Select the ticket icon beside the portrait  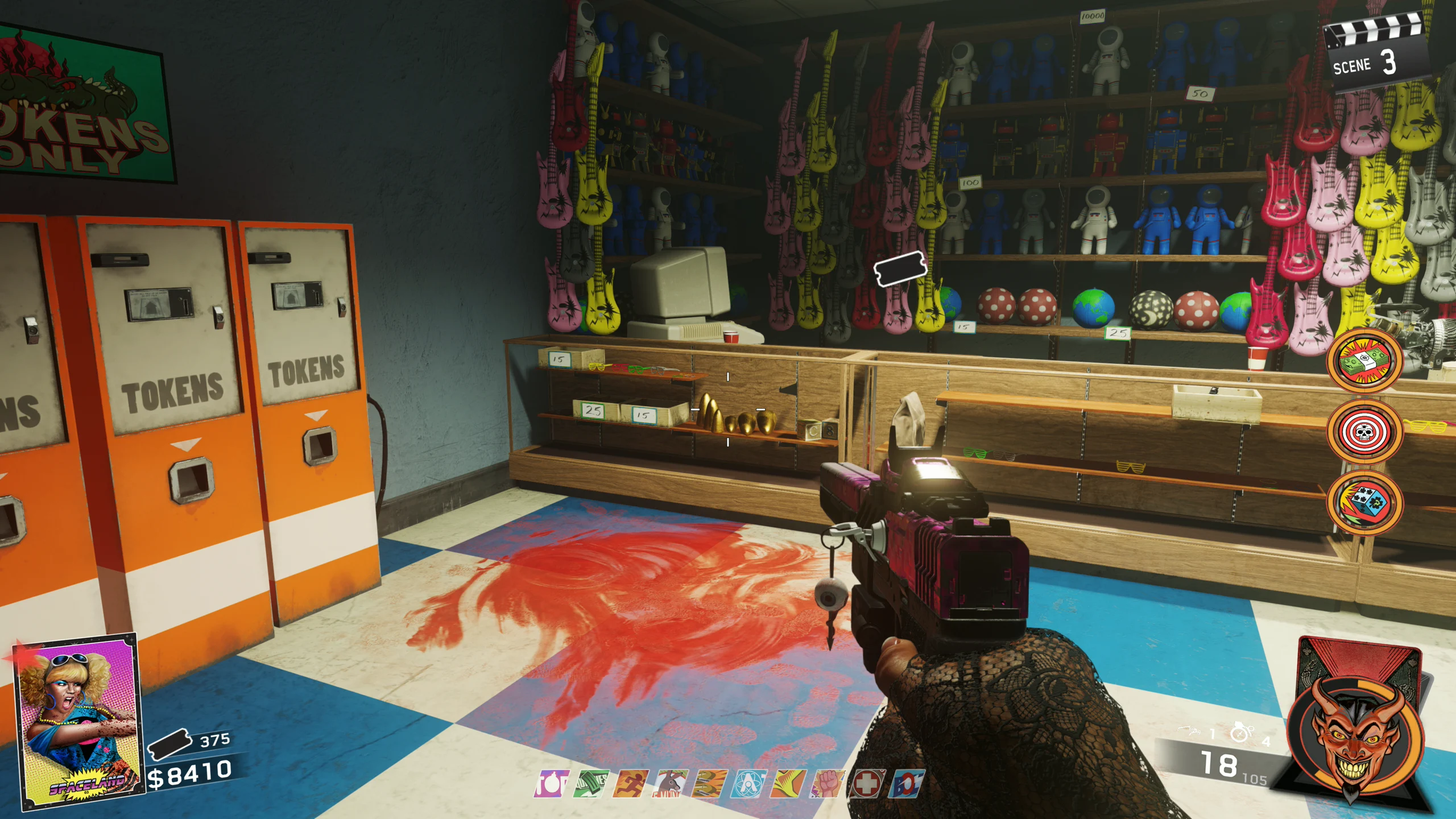[169, 744]
